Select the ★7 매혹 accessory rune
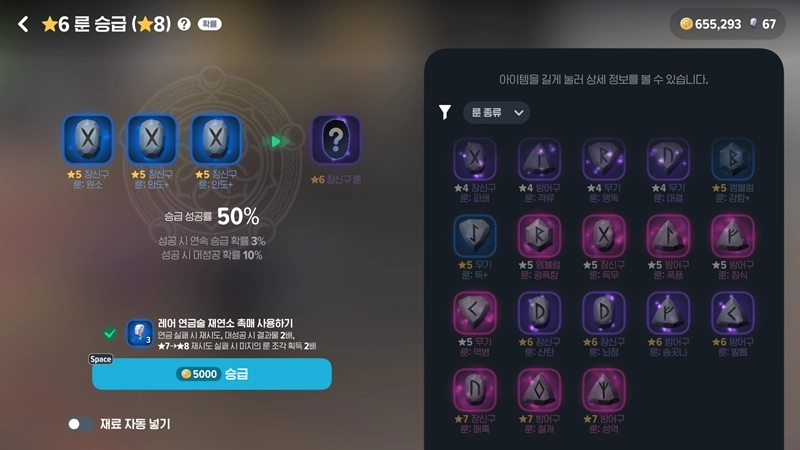Viewport: 800px width, 450px height. click(x=475, y=390)
